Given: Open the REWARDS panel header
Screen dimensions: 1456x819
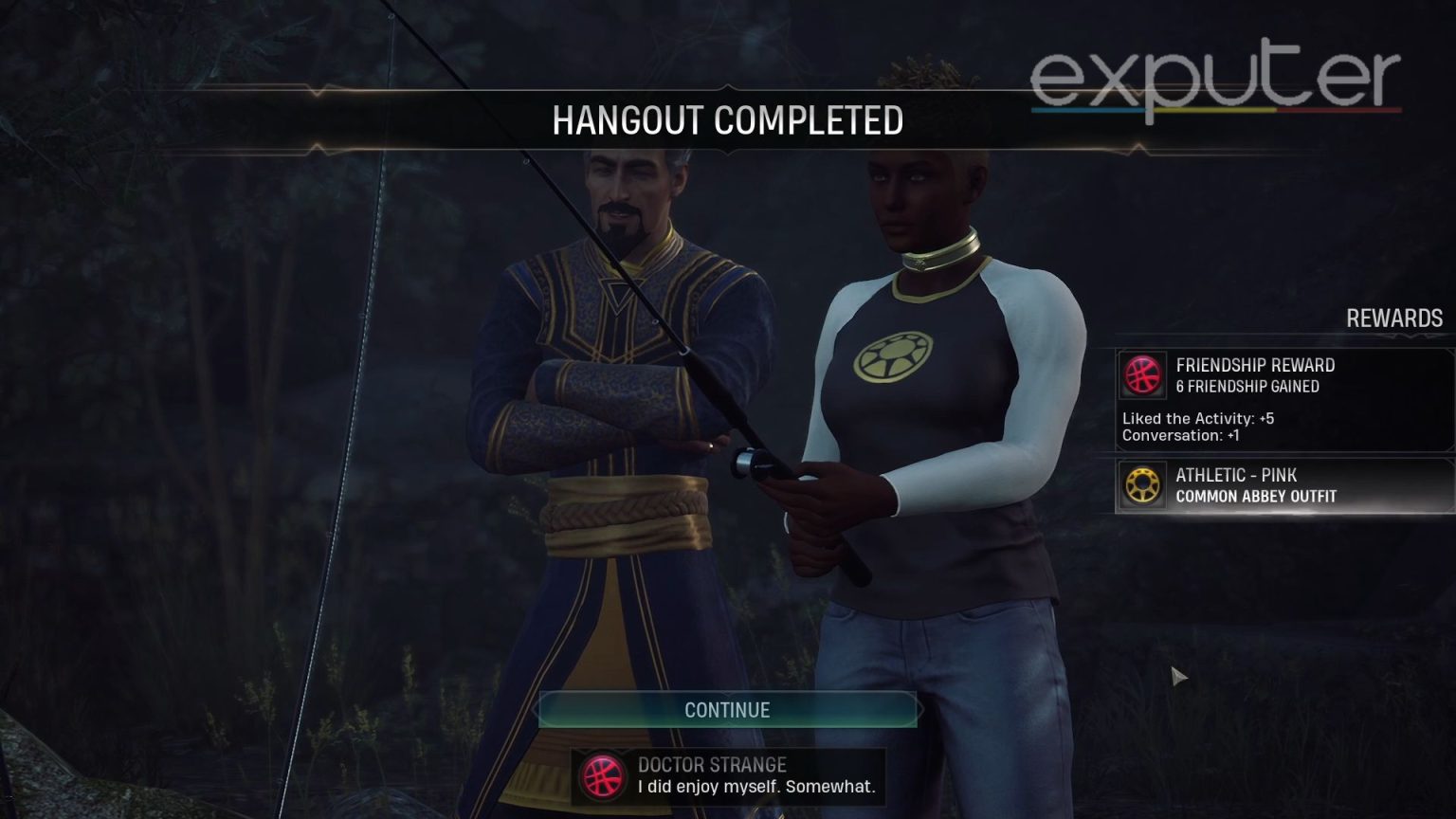Looking at the screenshot, I should 1394,318.
